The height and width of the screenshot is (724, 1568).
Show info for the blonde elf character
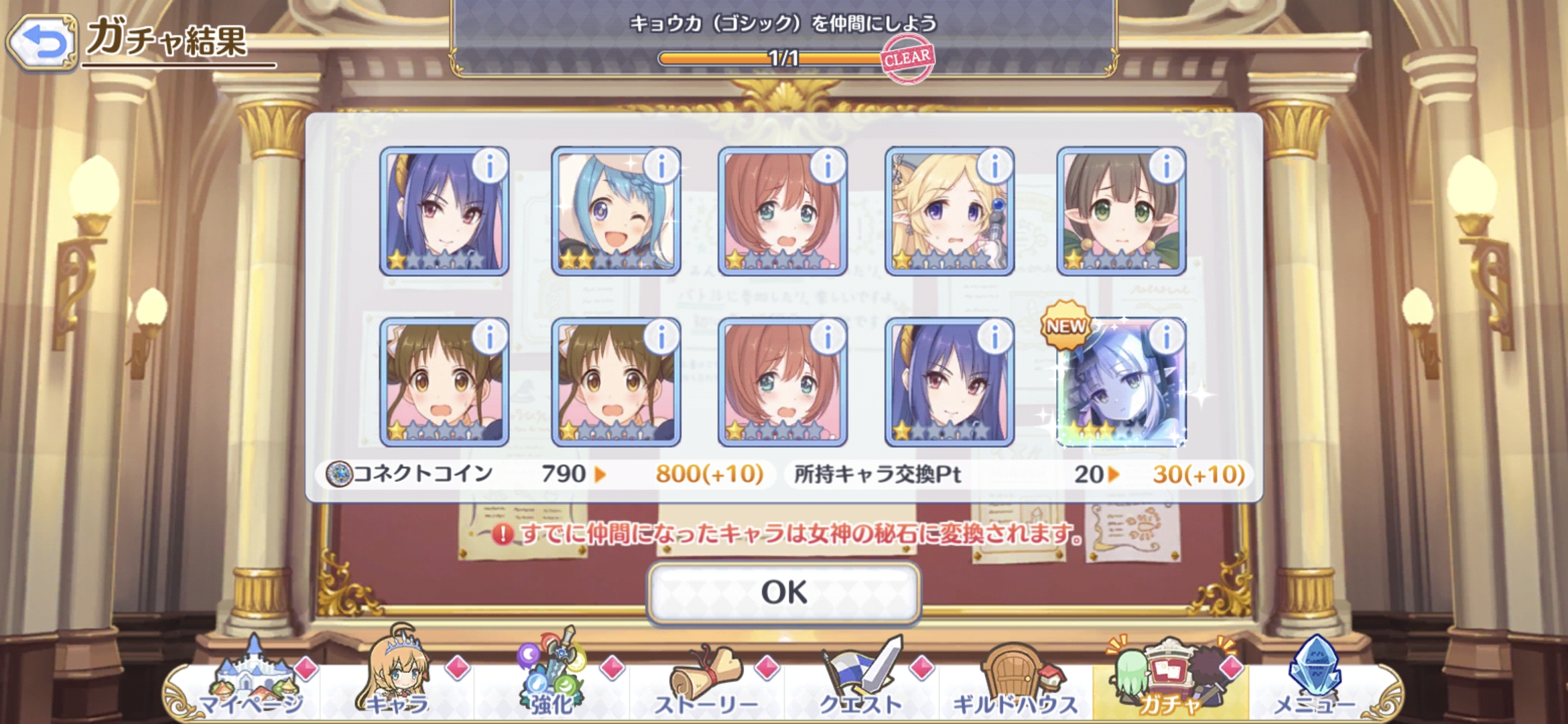995,166
